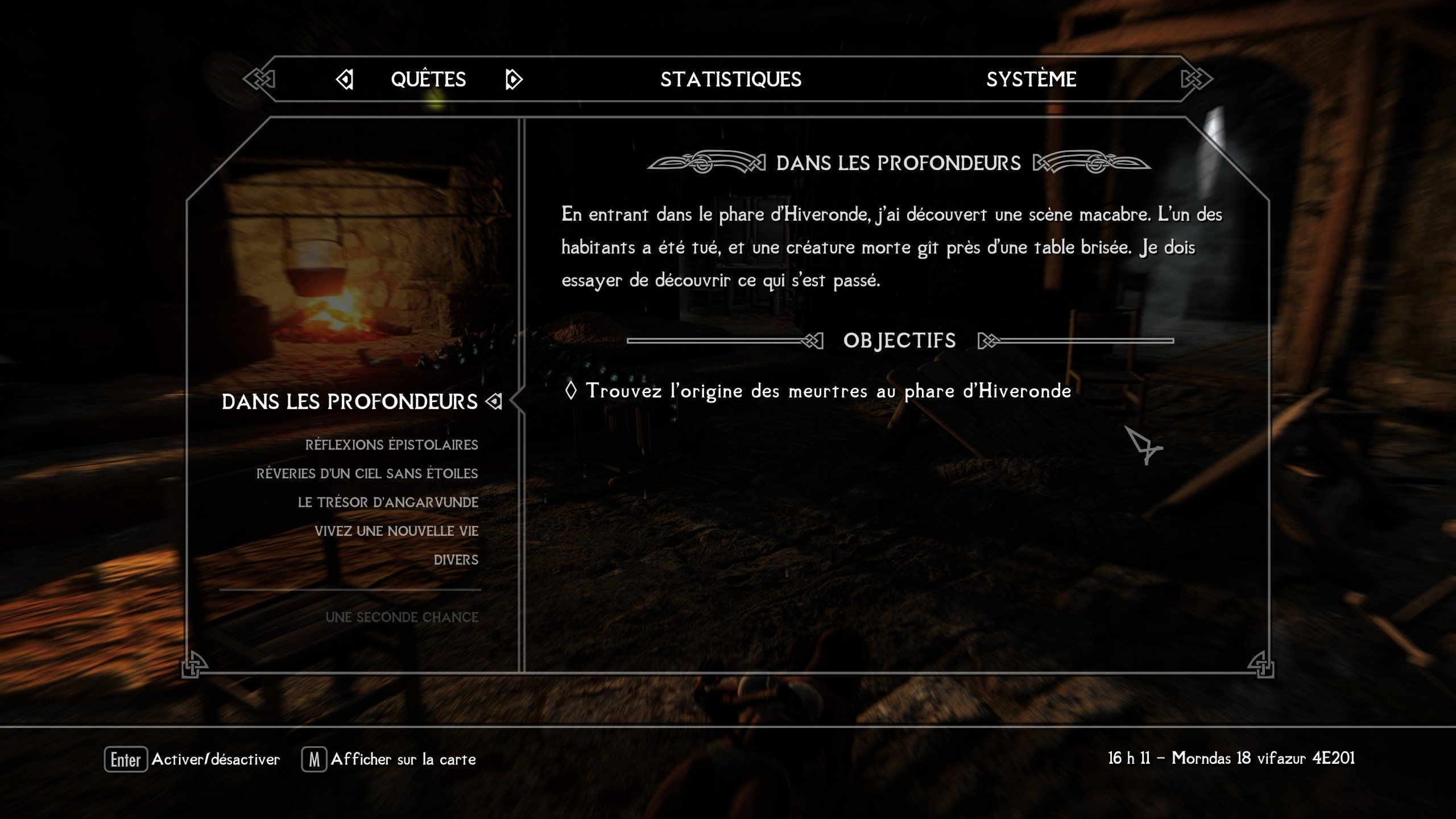Switch to the Quêtes tab
Viewport: 1456px width, 819px height.
428,79
